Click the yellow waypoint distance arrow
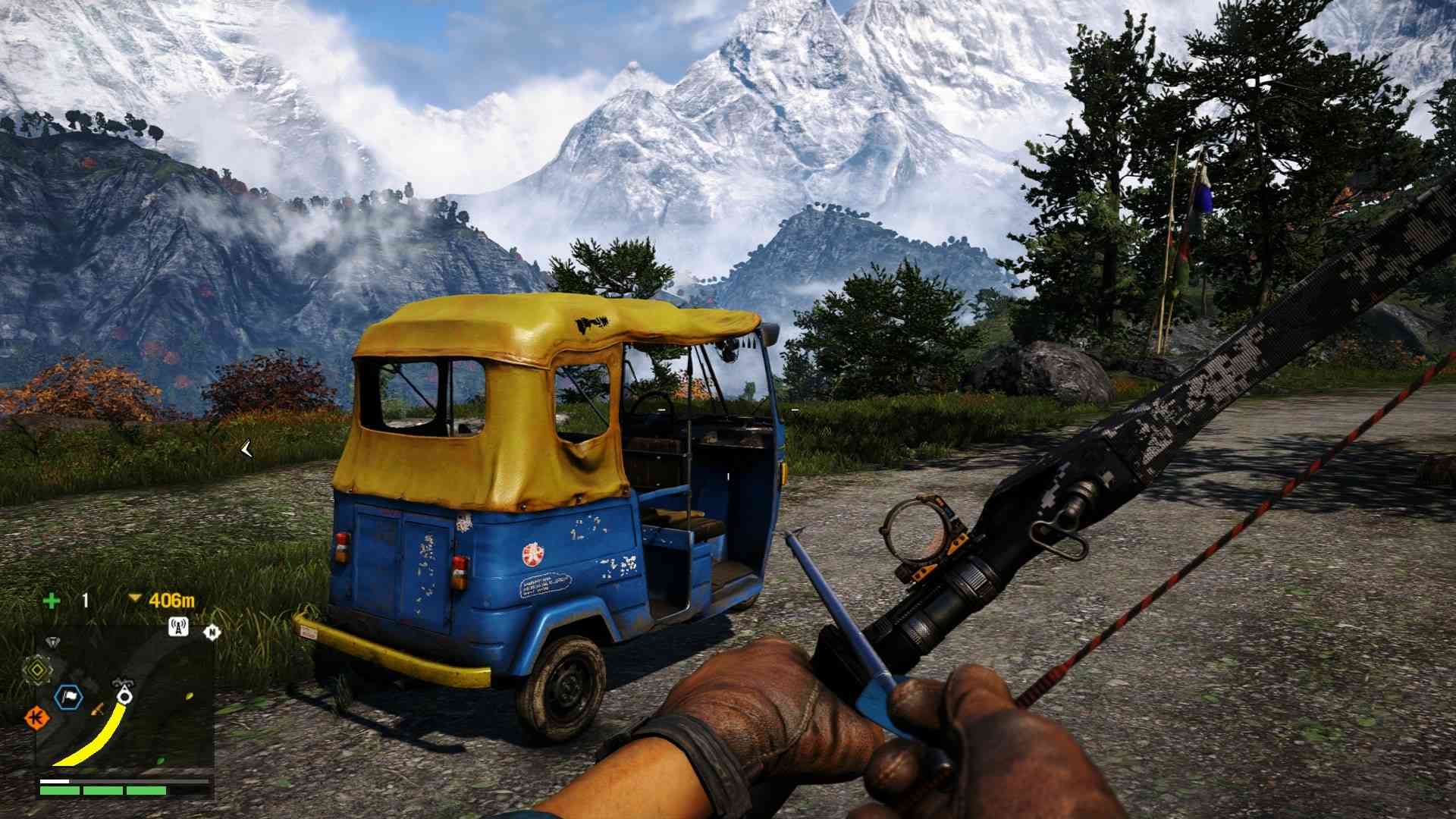 point(135,599)
